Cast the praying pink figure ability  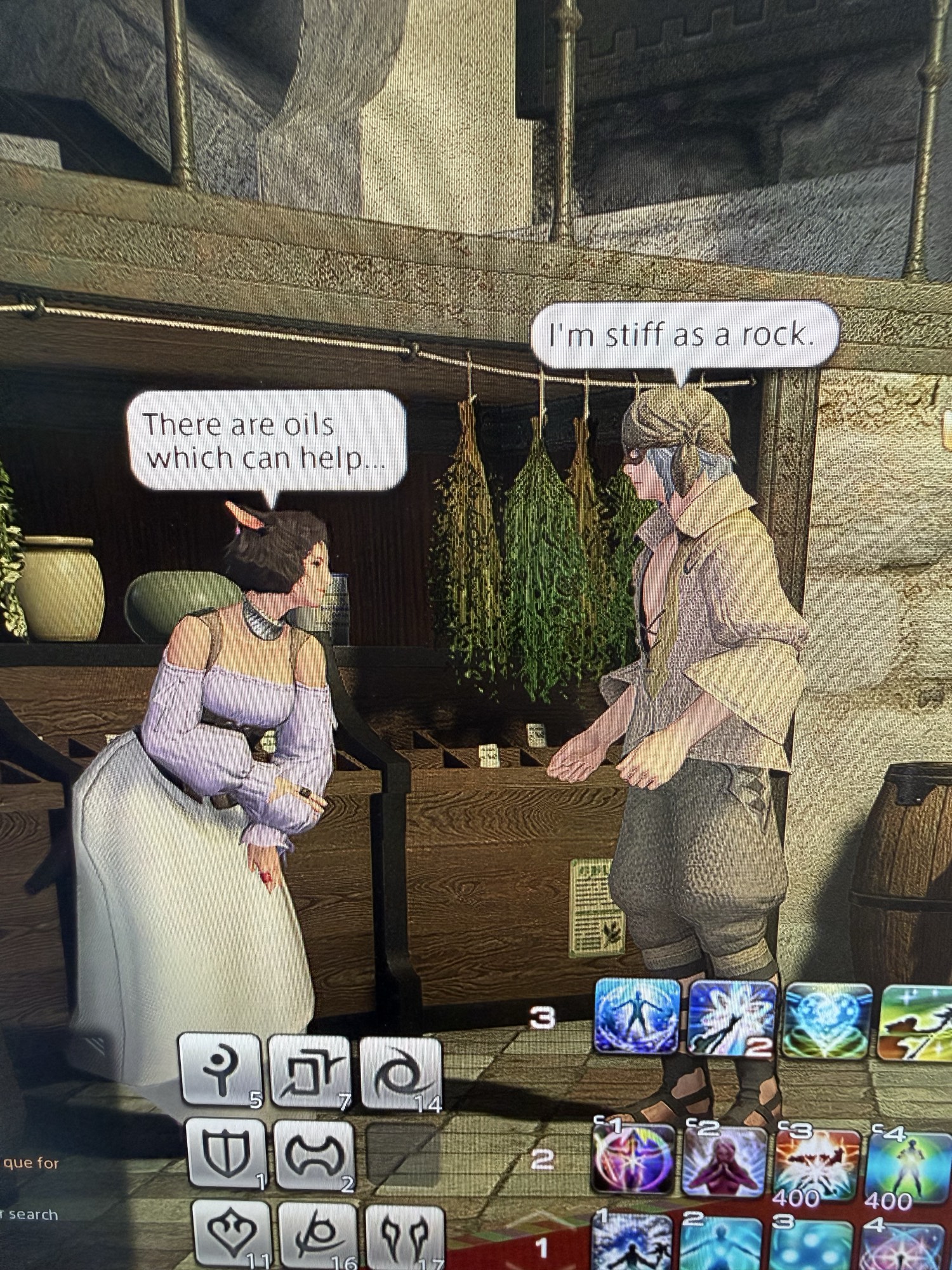pos(725,1161)
